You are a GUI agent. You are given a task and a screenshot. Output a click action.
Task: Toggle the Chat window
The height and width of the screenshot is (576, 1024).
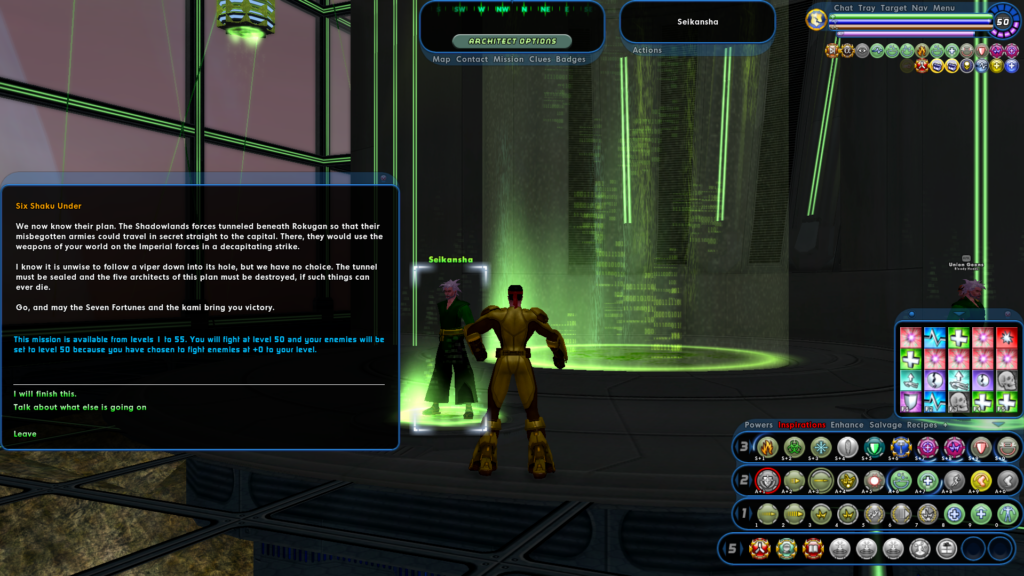pos(843,8)
